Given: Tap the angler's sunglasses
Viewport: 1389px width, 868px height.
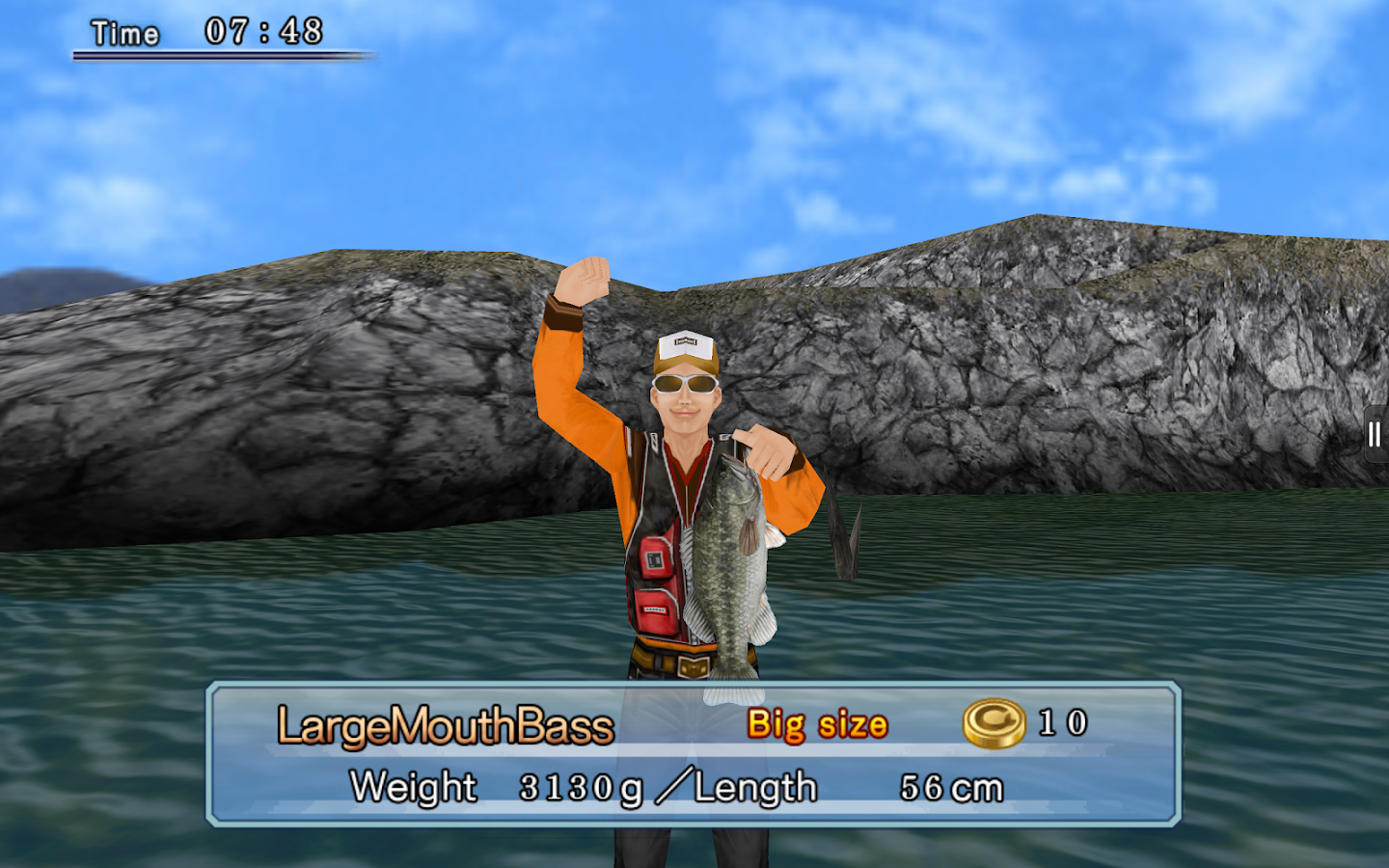Looking at the screenshot, I should (687, 386).
